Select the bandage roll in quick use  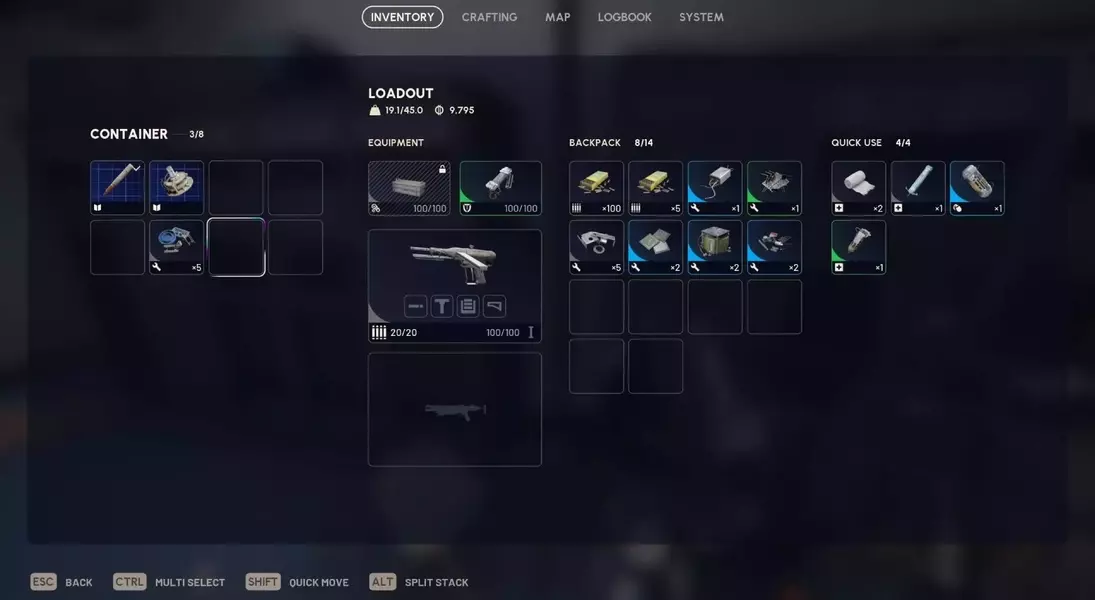[858, 188]
